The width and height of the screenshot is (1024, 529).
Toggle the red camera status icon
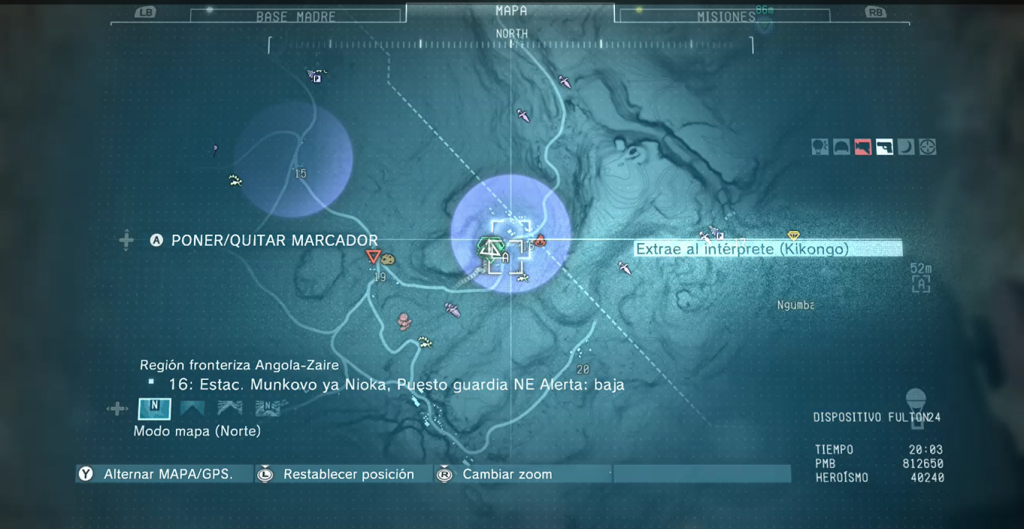coord(863,147)
